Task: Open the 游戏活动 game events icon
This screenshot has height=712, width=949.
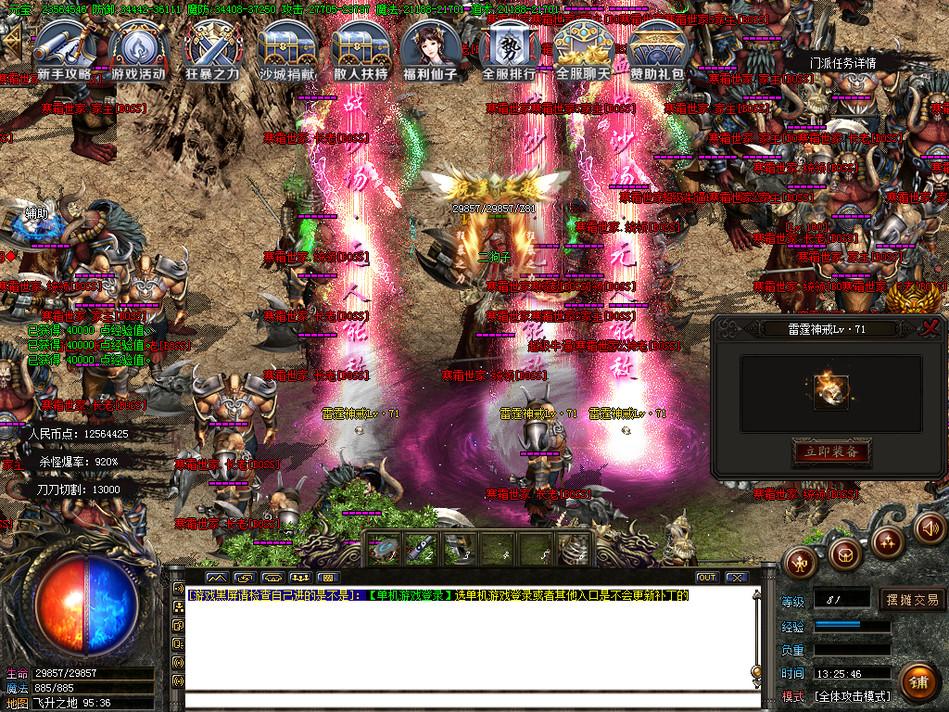Action: point(137,50)
